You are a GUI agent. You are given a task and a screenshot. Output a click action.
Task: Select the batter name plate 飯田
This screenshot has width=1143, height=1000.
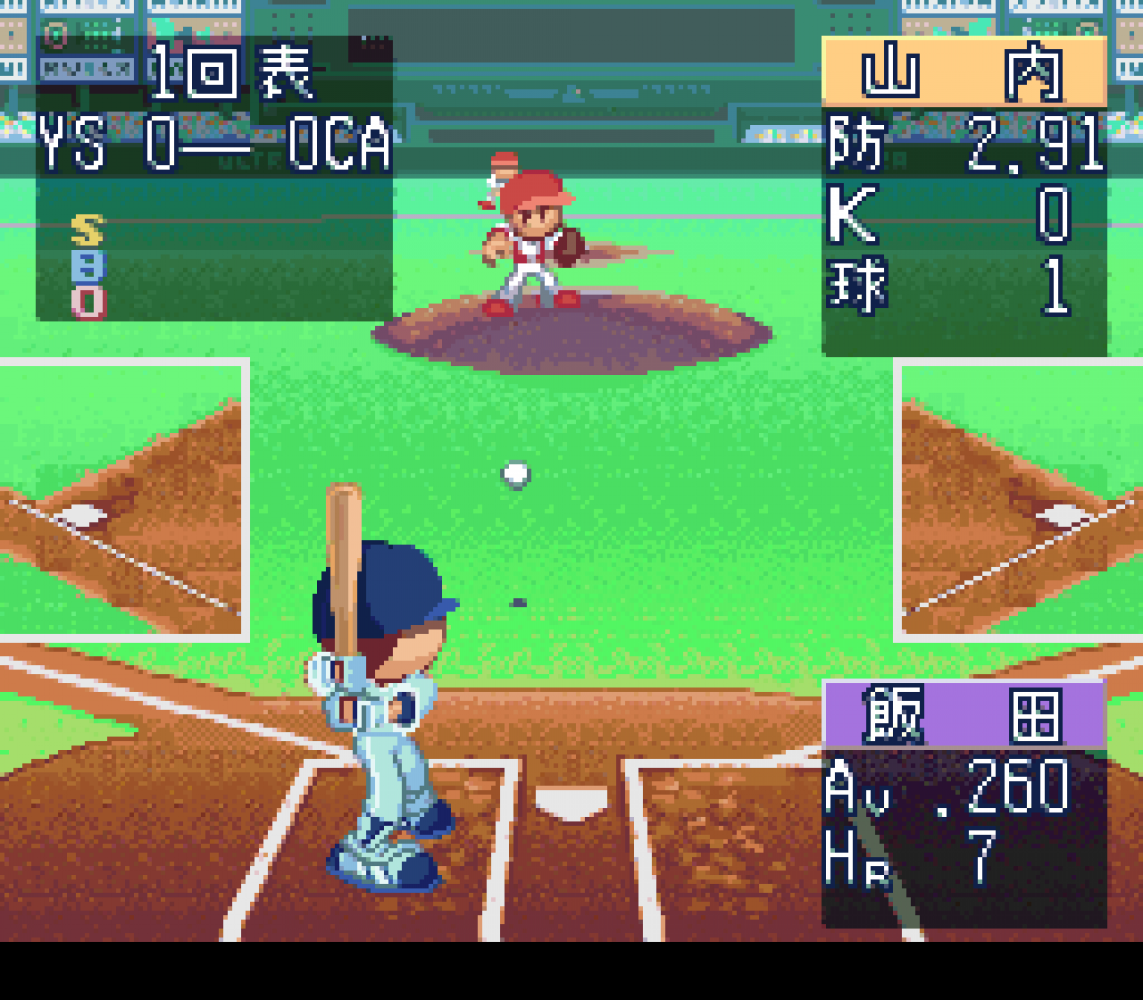click(x=964, y=715)
